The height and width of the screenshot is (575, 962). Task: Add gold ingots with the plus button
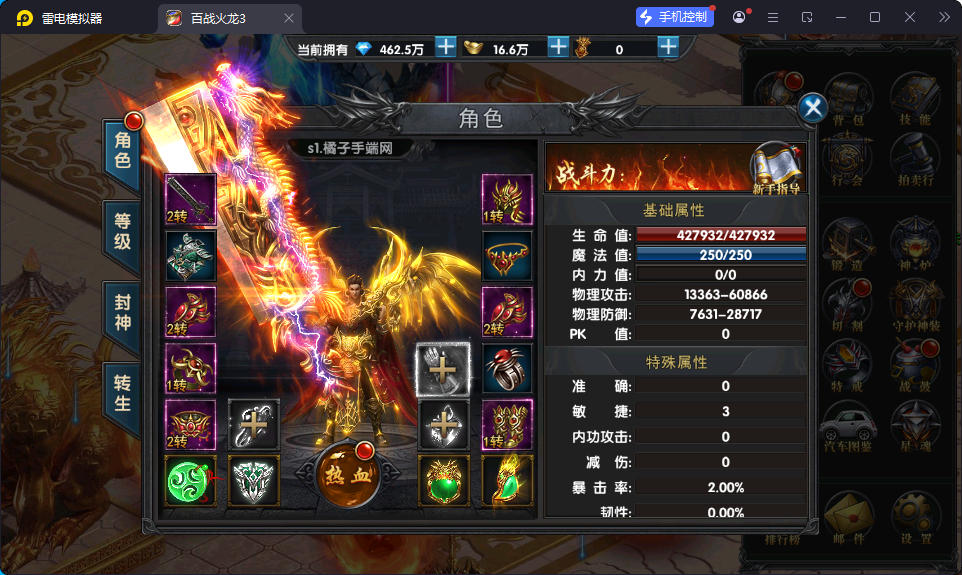click(x=558, y=47)
